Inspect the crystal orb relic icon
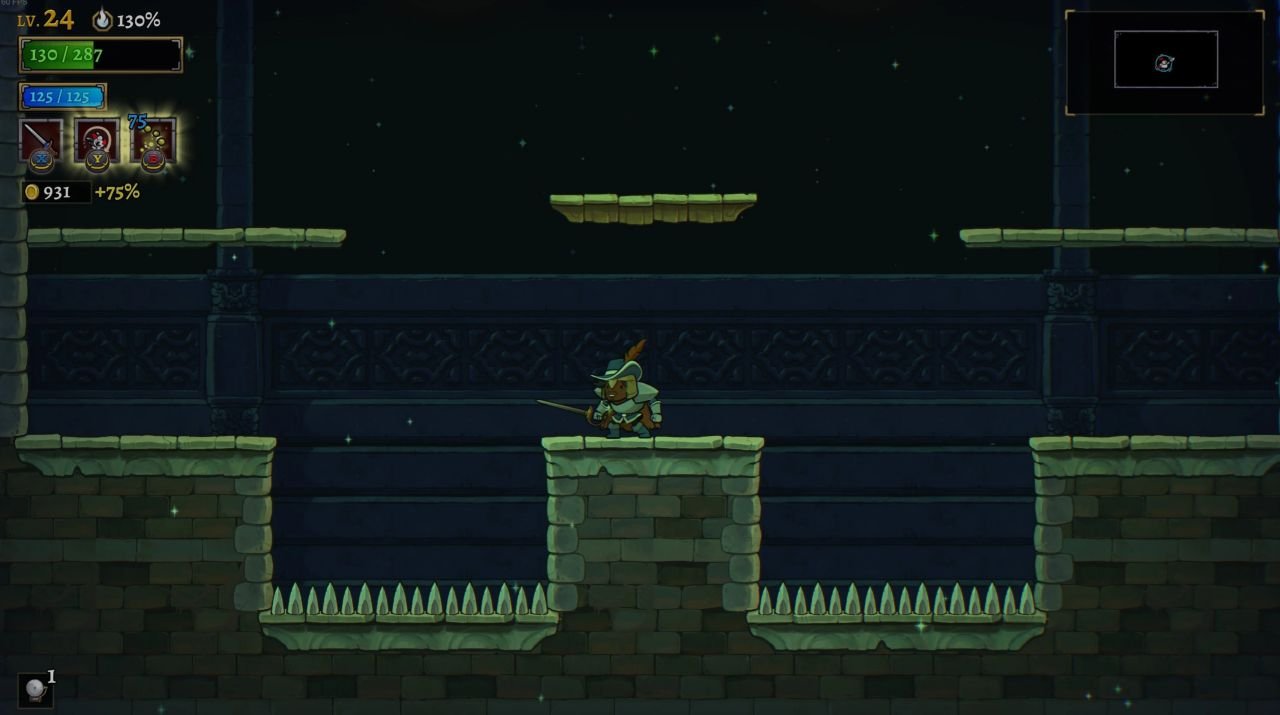The width and height of the screenshot is (1280, 715). (35, 690)
